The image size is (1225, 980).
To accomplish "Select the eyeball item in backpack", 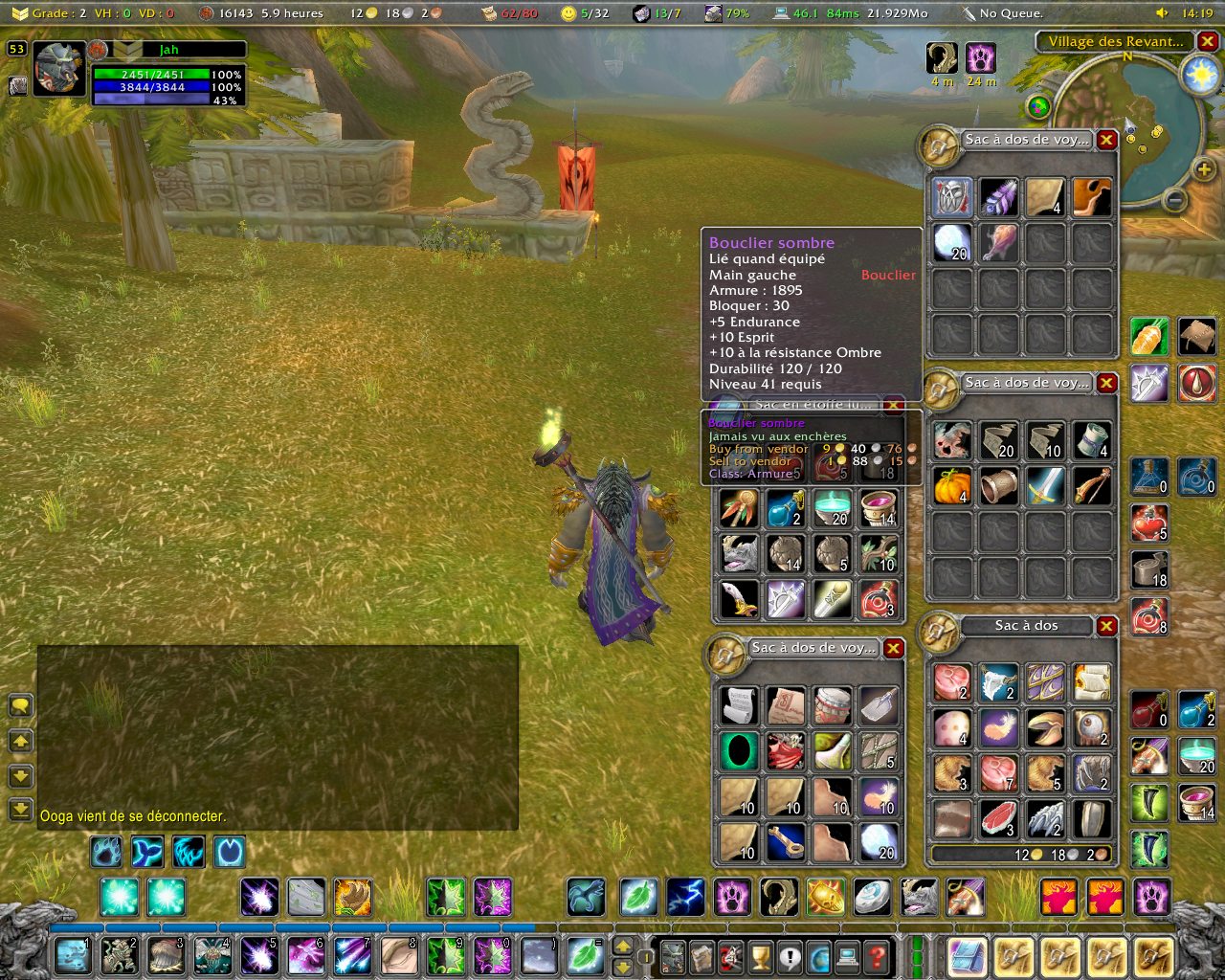I will coord(1091,727).
